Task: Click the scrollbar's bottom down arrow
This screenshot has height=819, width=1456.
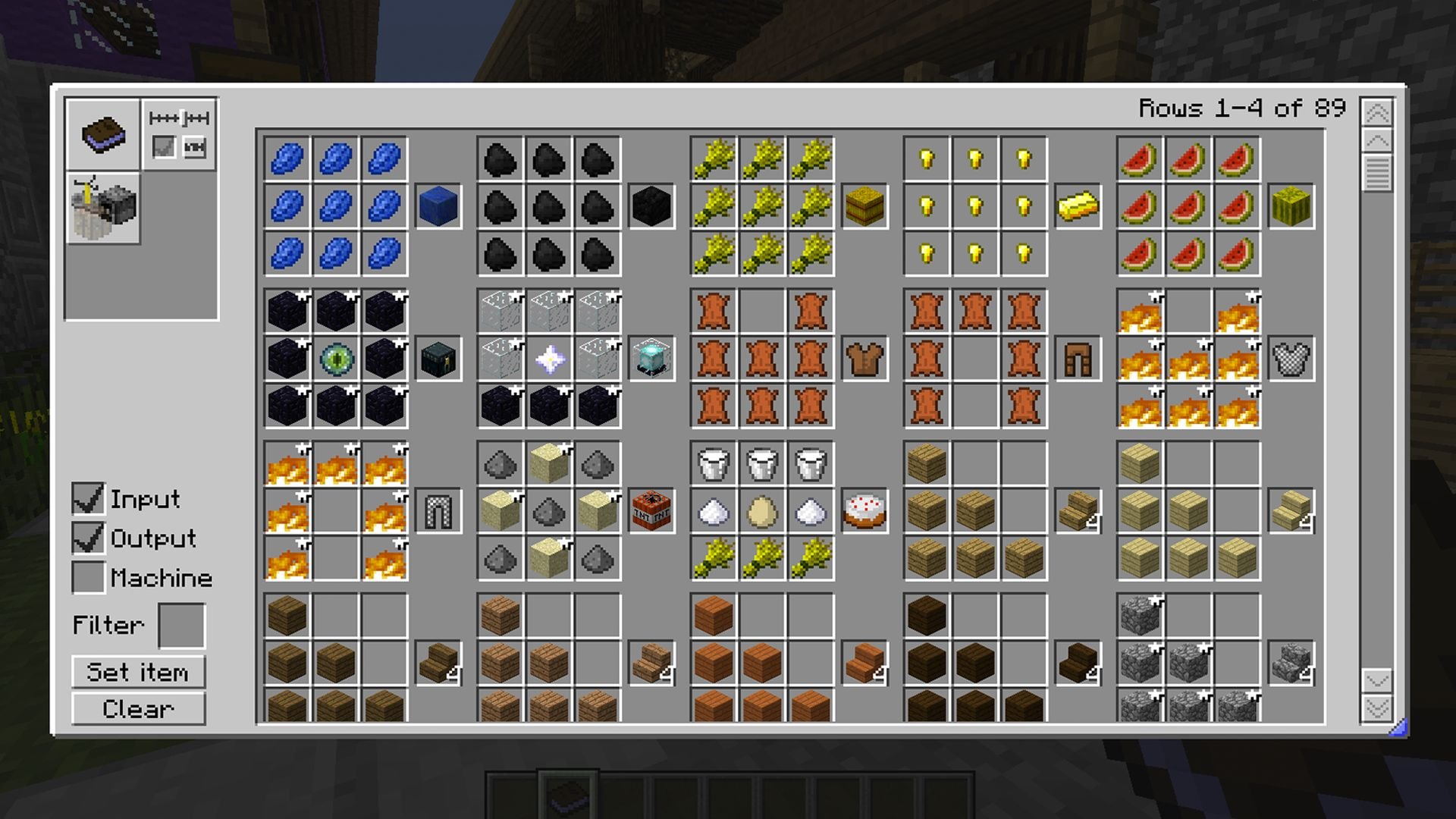Action: (x=1377, y=708)
